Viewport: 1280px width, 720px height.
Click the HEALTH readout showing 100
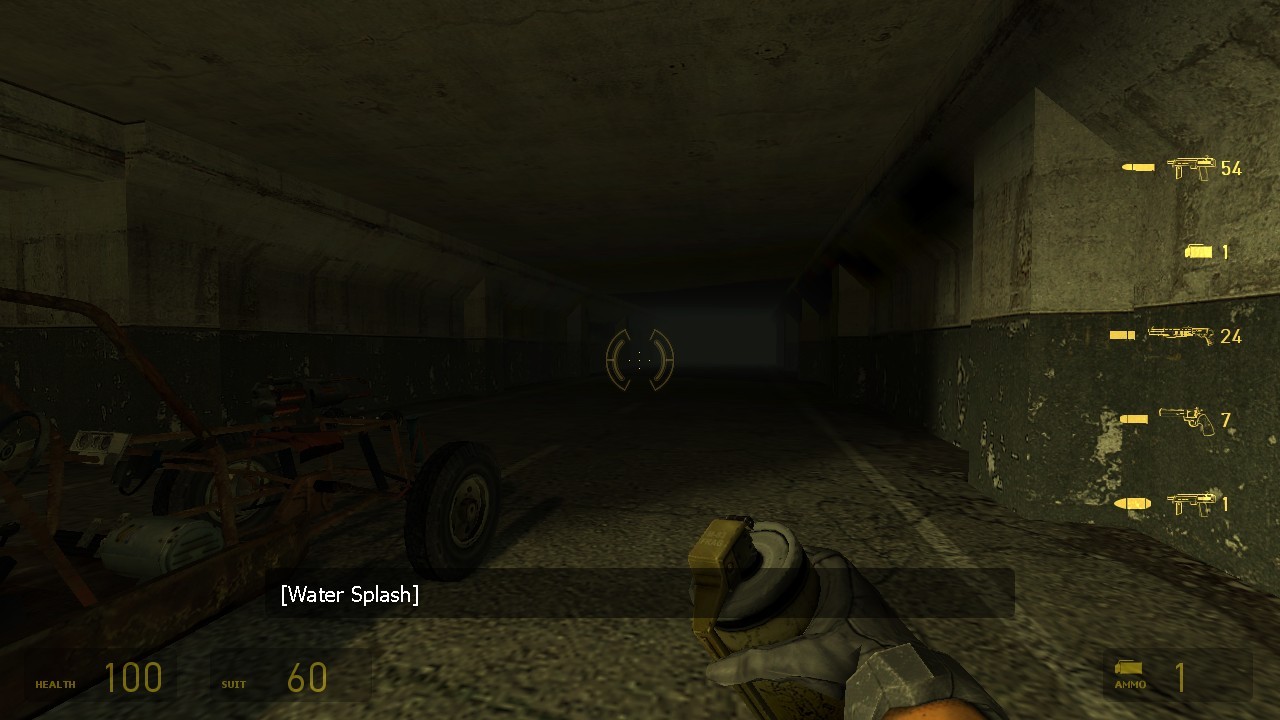click(x=134, y=678)
